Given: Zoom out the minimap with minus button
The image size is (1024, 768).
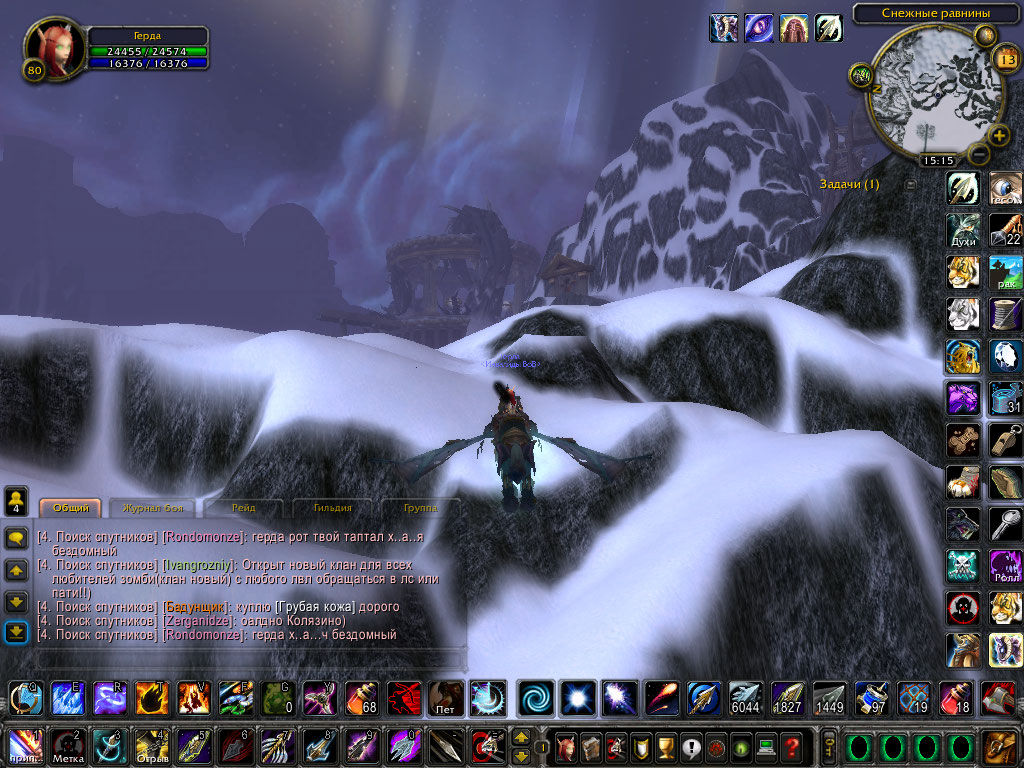Looking at the screenshot, I should pos(978,155).
